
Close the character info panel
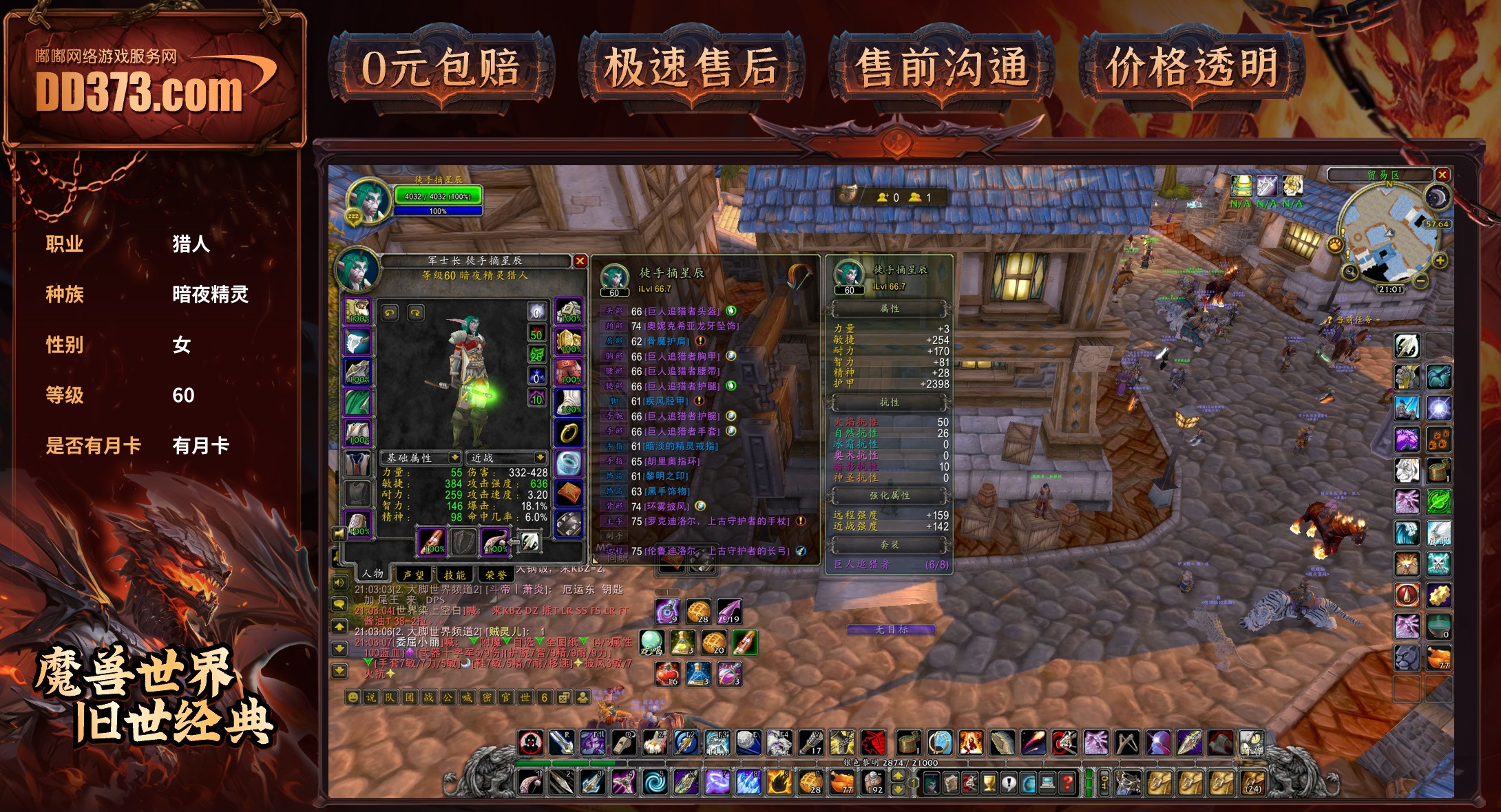[580, 261]
